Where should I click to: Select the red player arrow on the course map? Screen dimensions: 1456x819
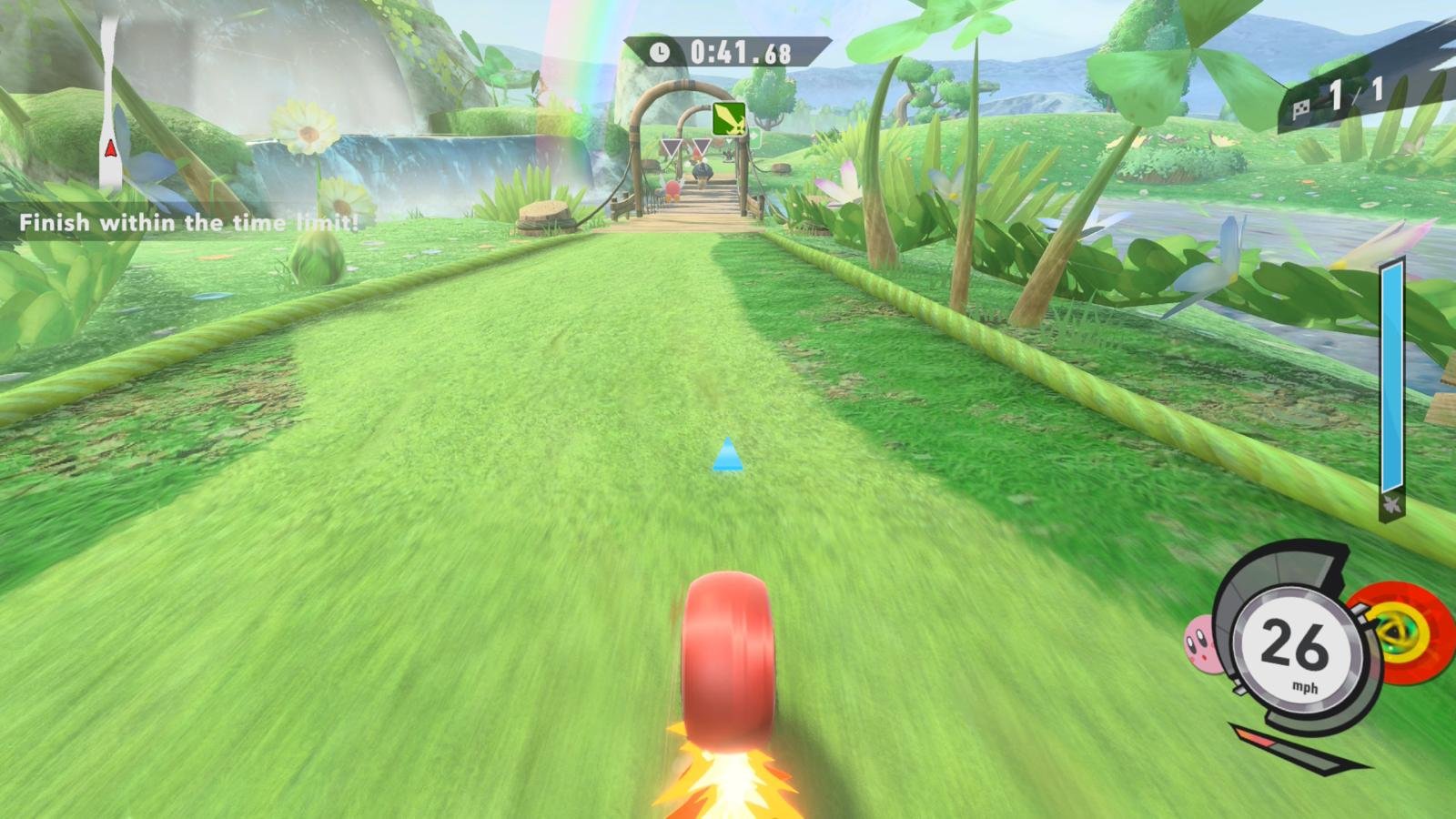(x=110, y=147)
